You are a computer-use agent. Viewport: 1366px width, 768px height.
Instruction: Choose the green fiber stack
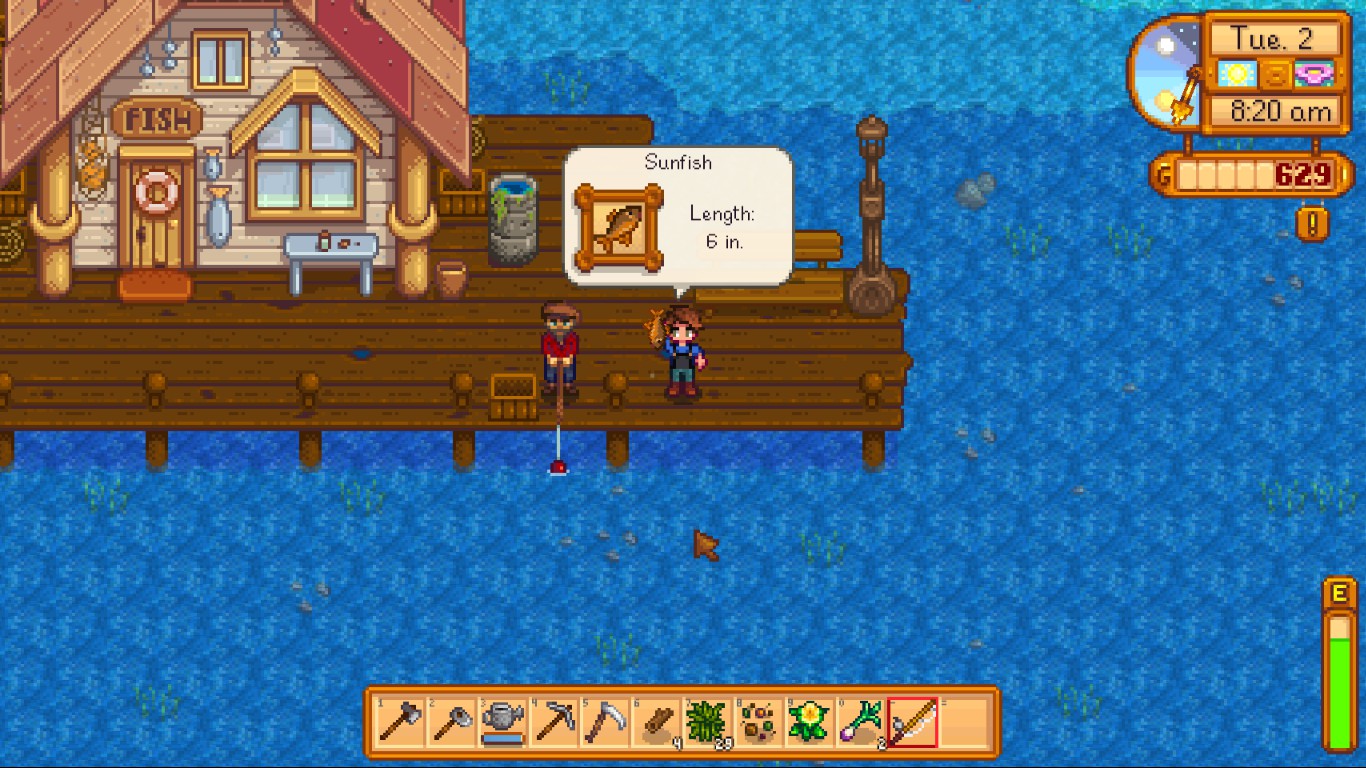coord(708,722)
